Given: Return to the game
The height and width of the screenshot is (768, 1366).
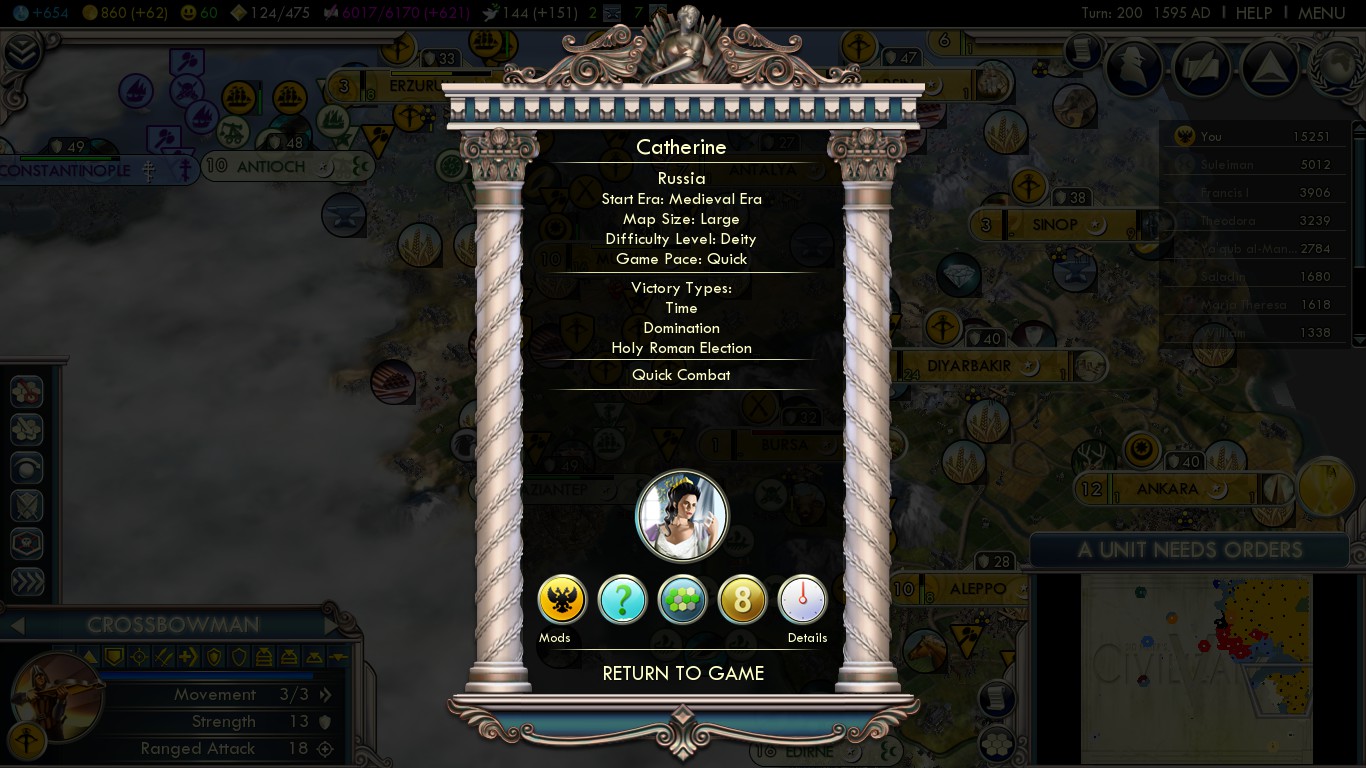Looking at the screenshot, I should 683,673.
